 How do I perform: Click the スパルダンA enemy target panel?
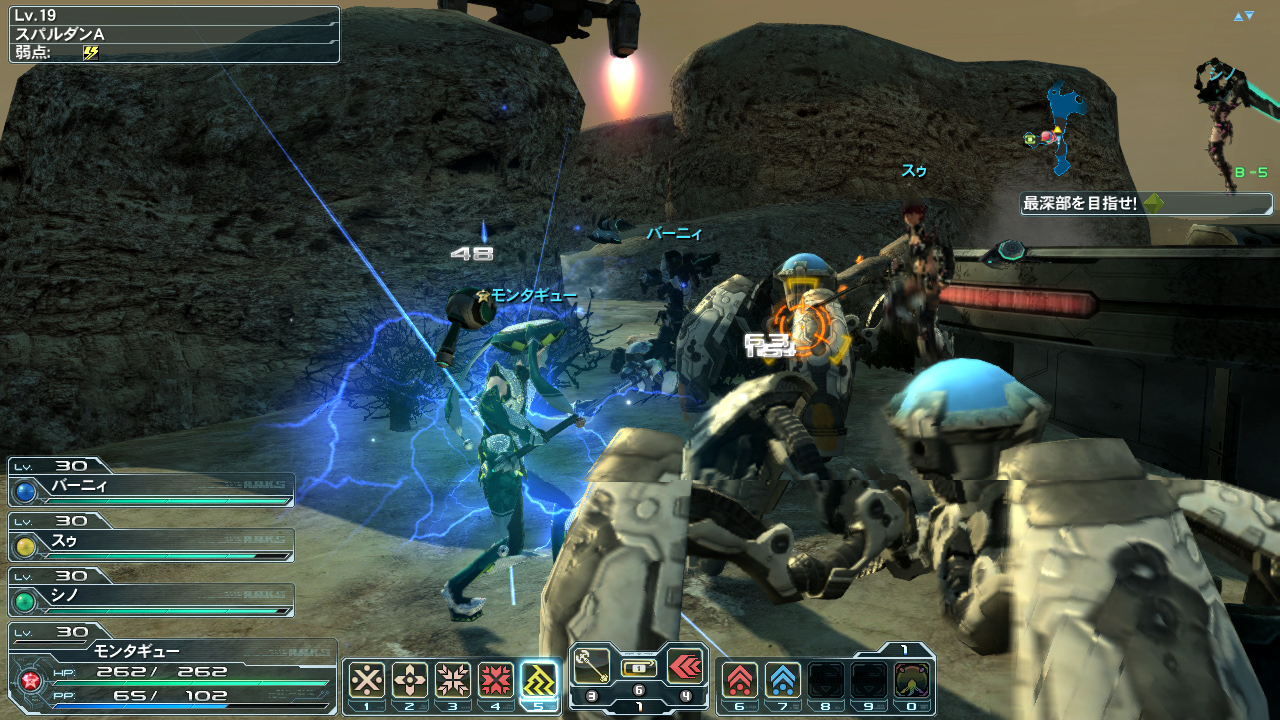[x=174, y=35]
